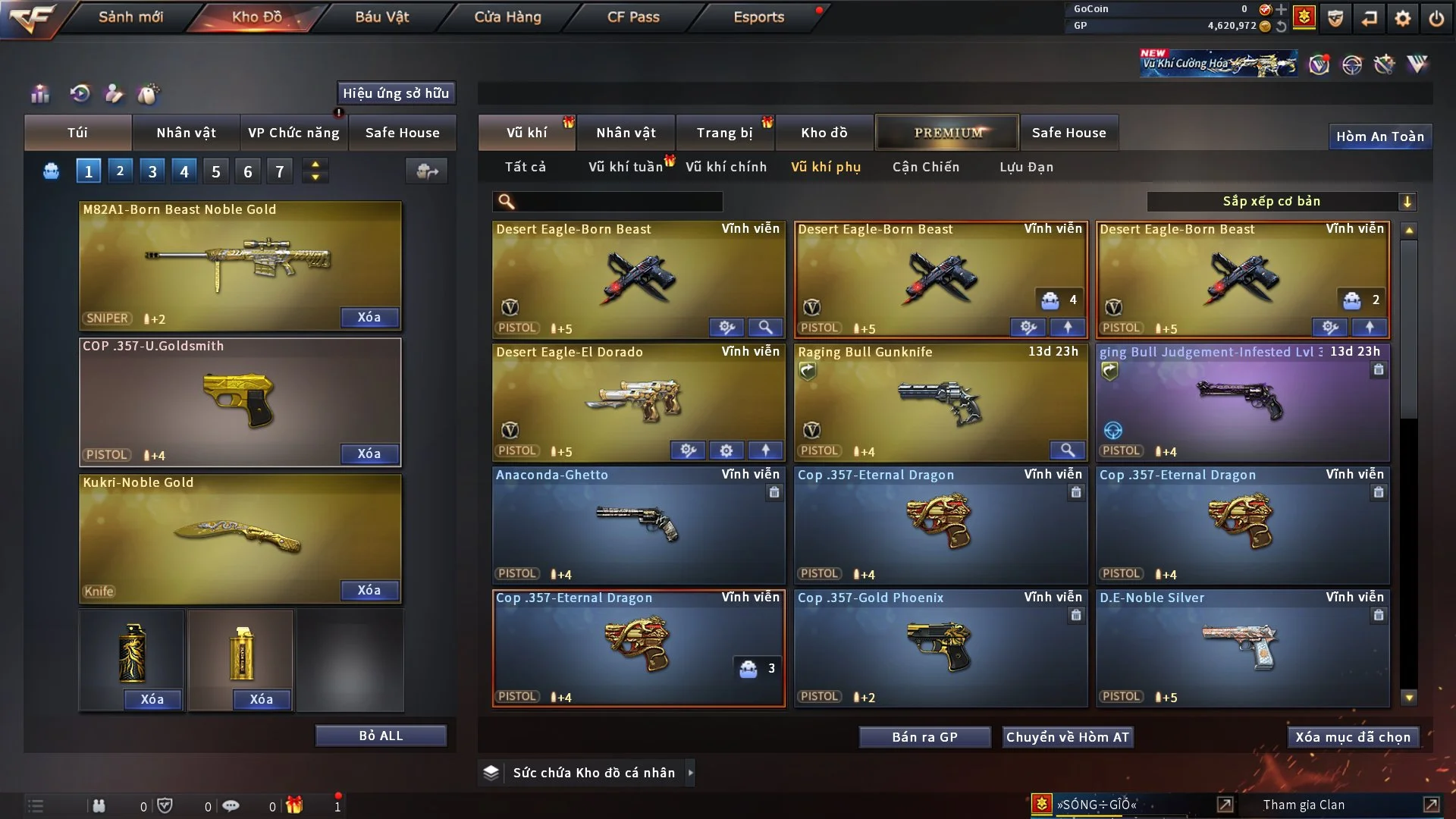This screenshot has height=819, width=1456.
Task: Open the gear settings icon
Action: point(1403,18)
